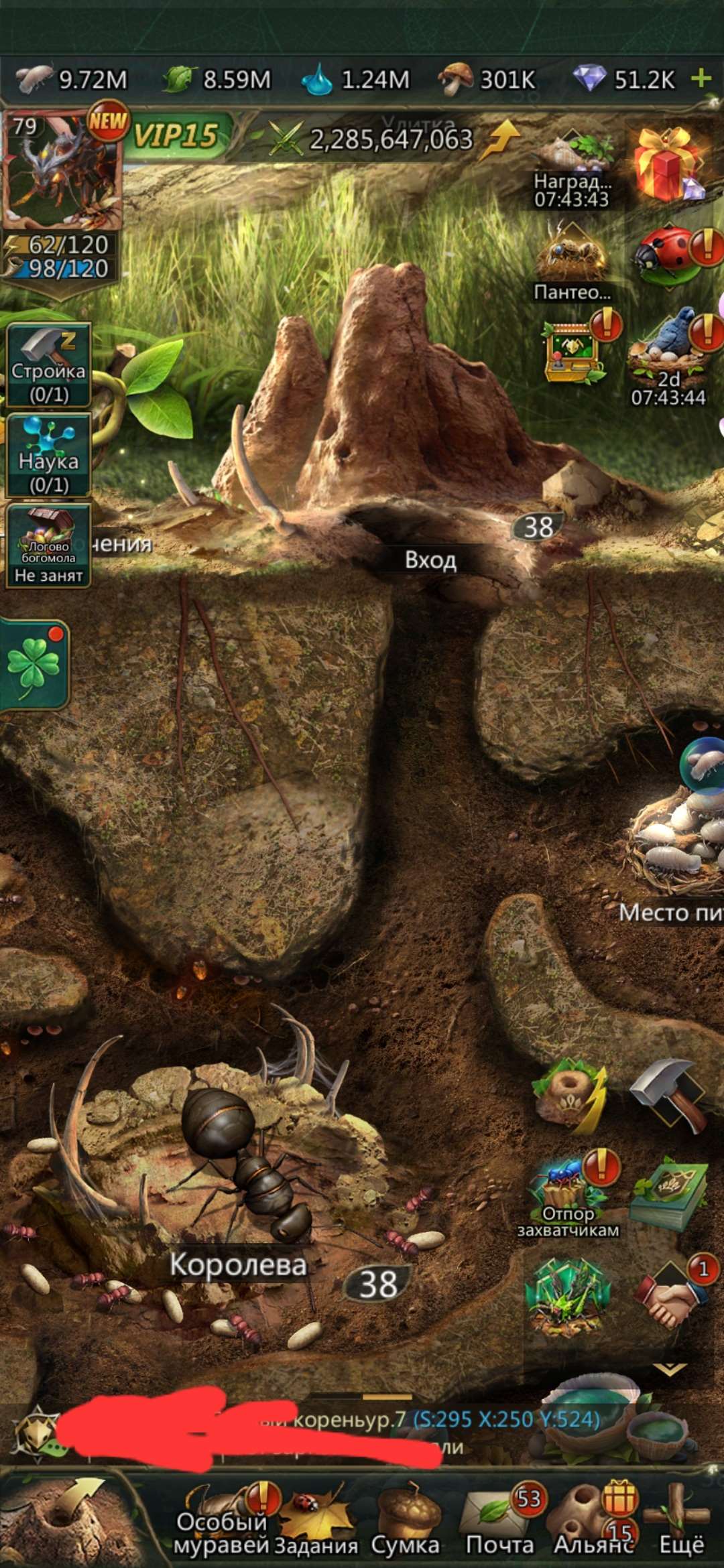
Task: Open the VIP15 benefits badge
Action: click(x=176, y=136)
